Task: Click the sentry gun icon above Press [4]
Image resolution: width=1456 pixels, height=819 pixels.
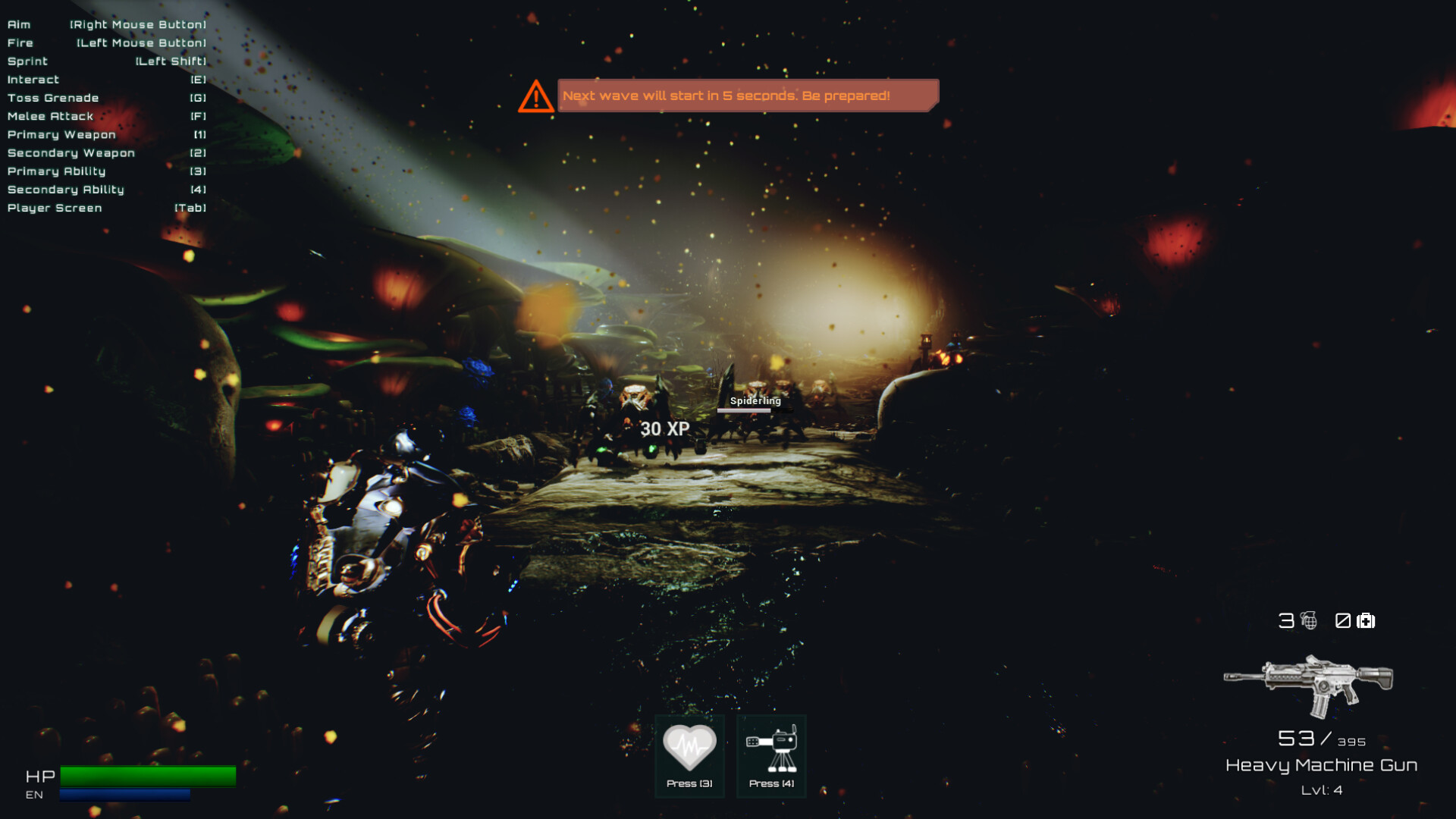Action: 770,747
